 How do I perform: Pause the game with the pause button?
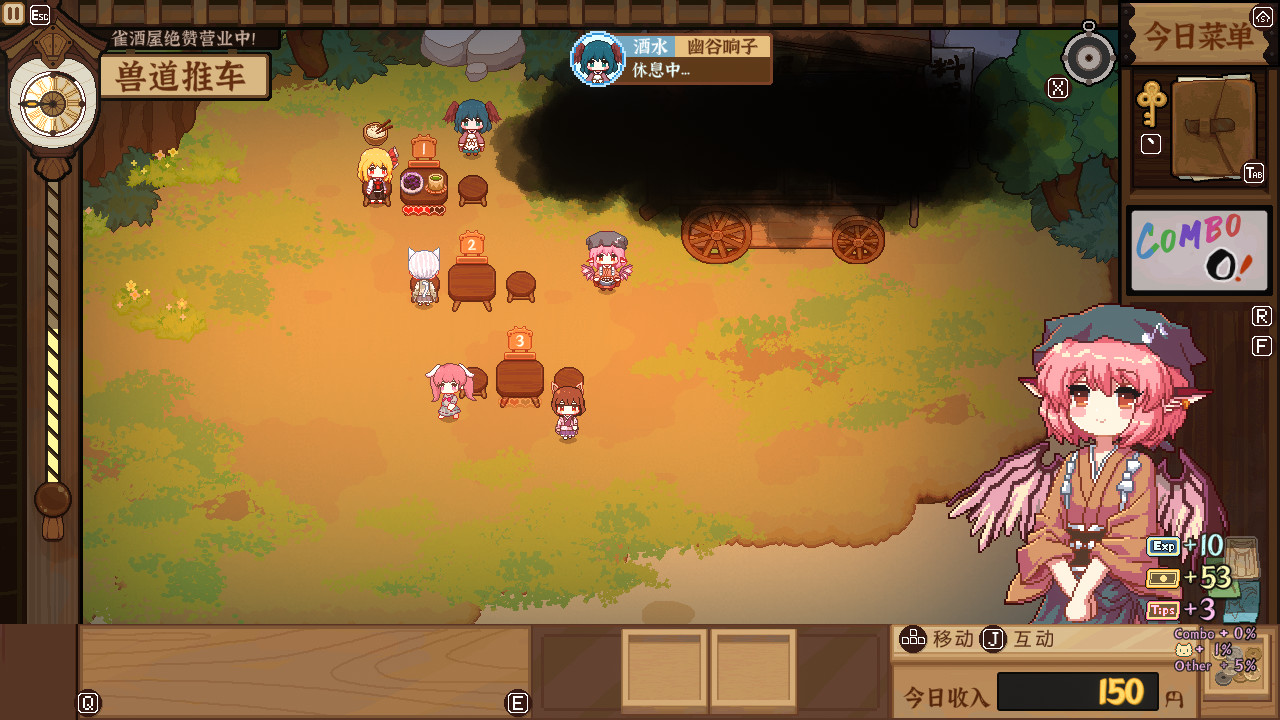[14, 14]
